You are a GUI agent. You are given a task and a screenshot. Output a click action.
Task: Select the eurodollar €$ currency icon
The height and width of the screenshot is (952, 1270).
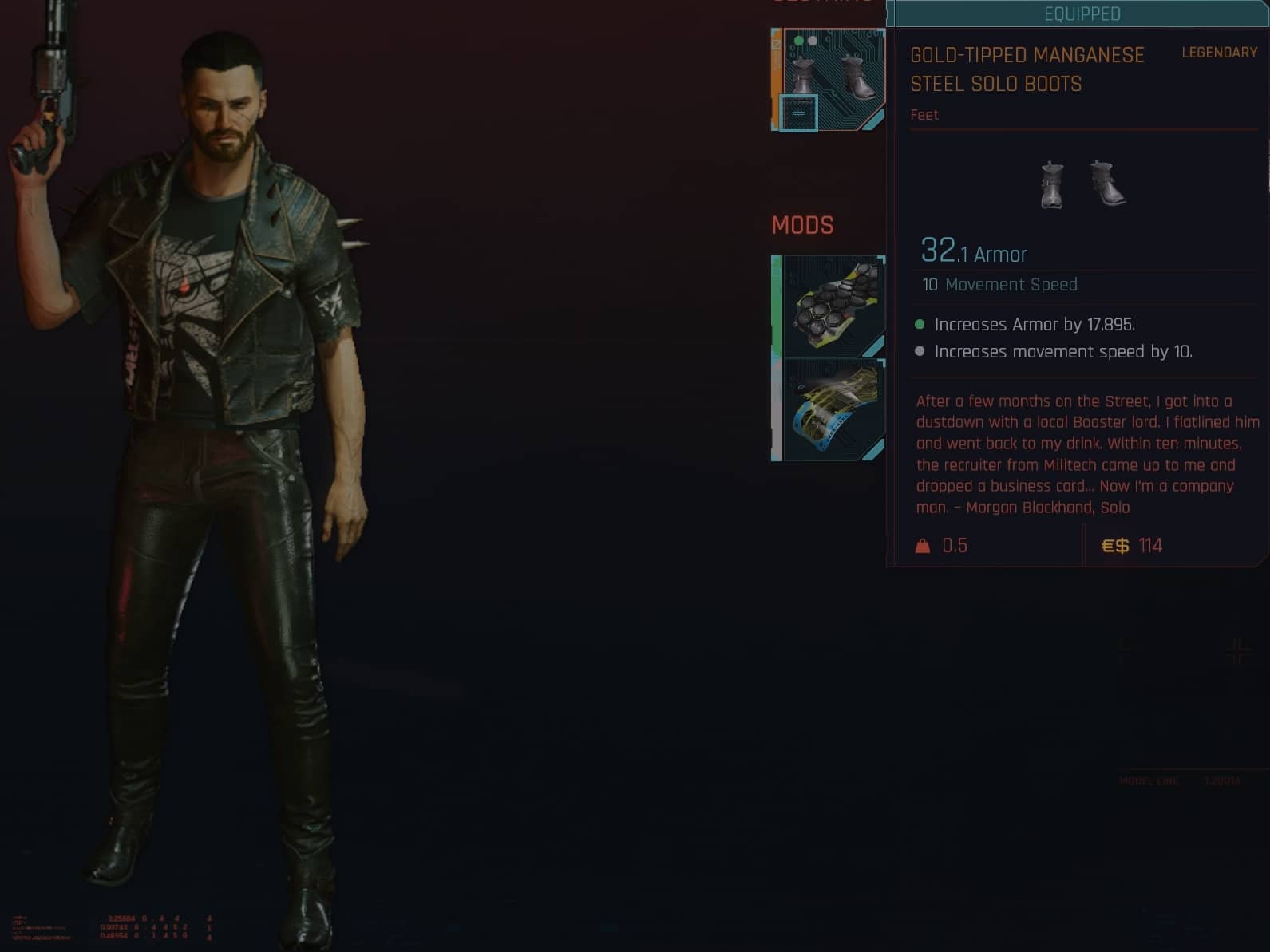coord(1115,545)
